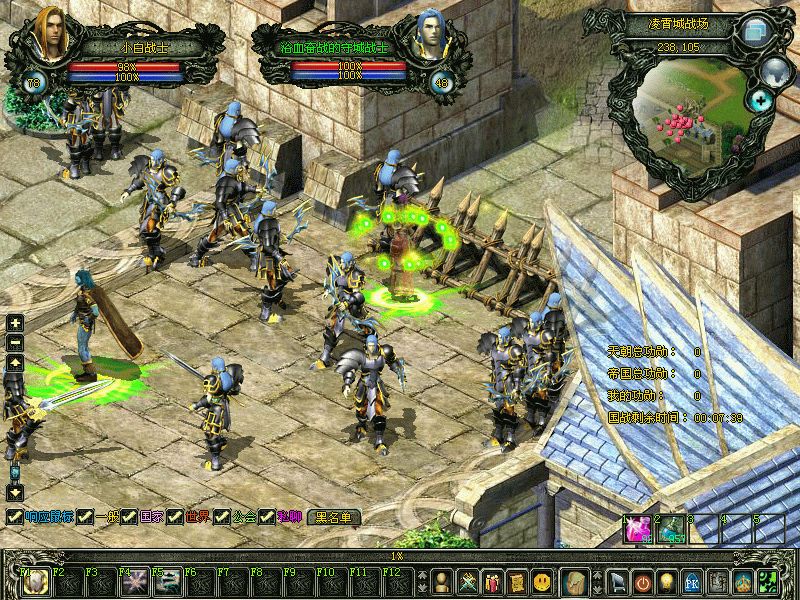Toggle the 国家 nation chat checkbox

click(130, 517)
